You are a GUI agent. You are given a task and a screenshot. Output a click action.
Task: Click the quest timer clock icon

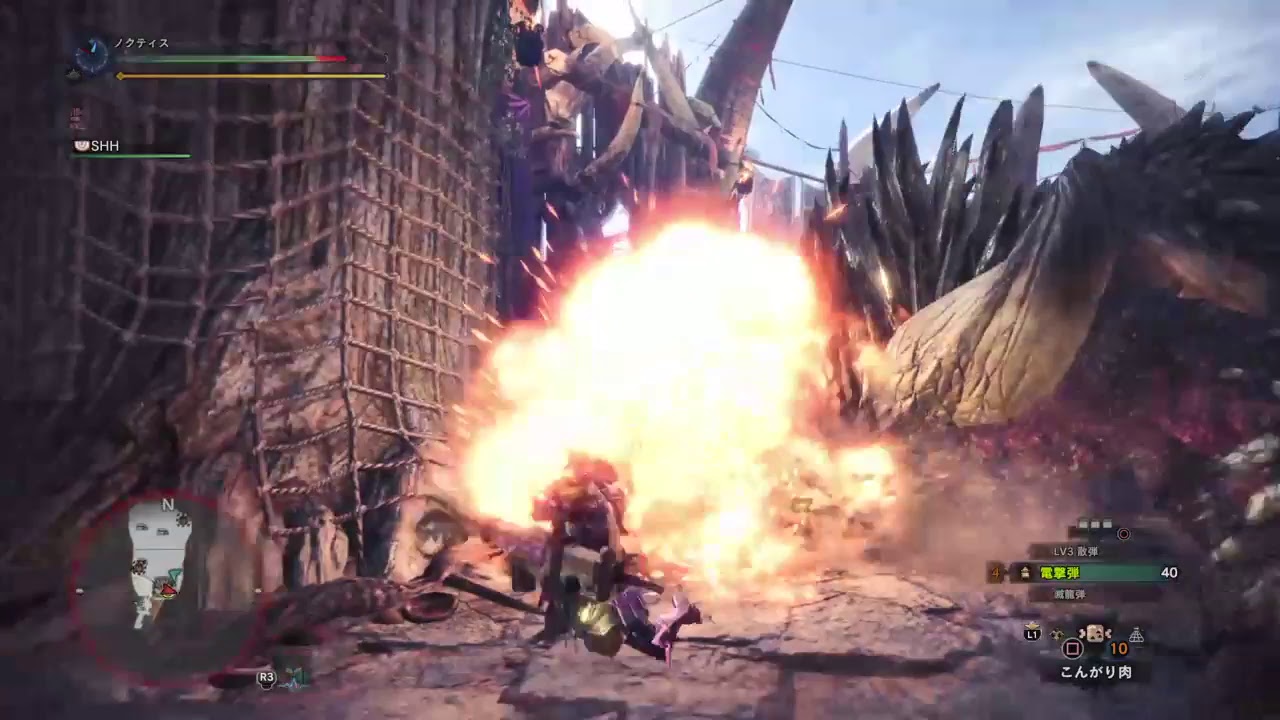coord(92,56)
